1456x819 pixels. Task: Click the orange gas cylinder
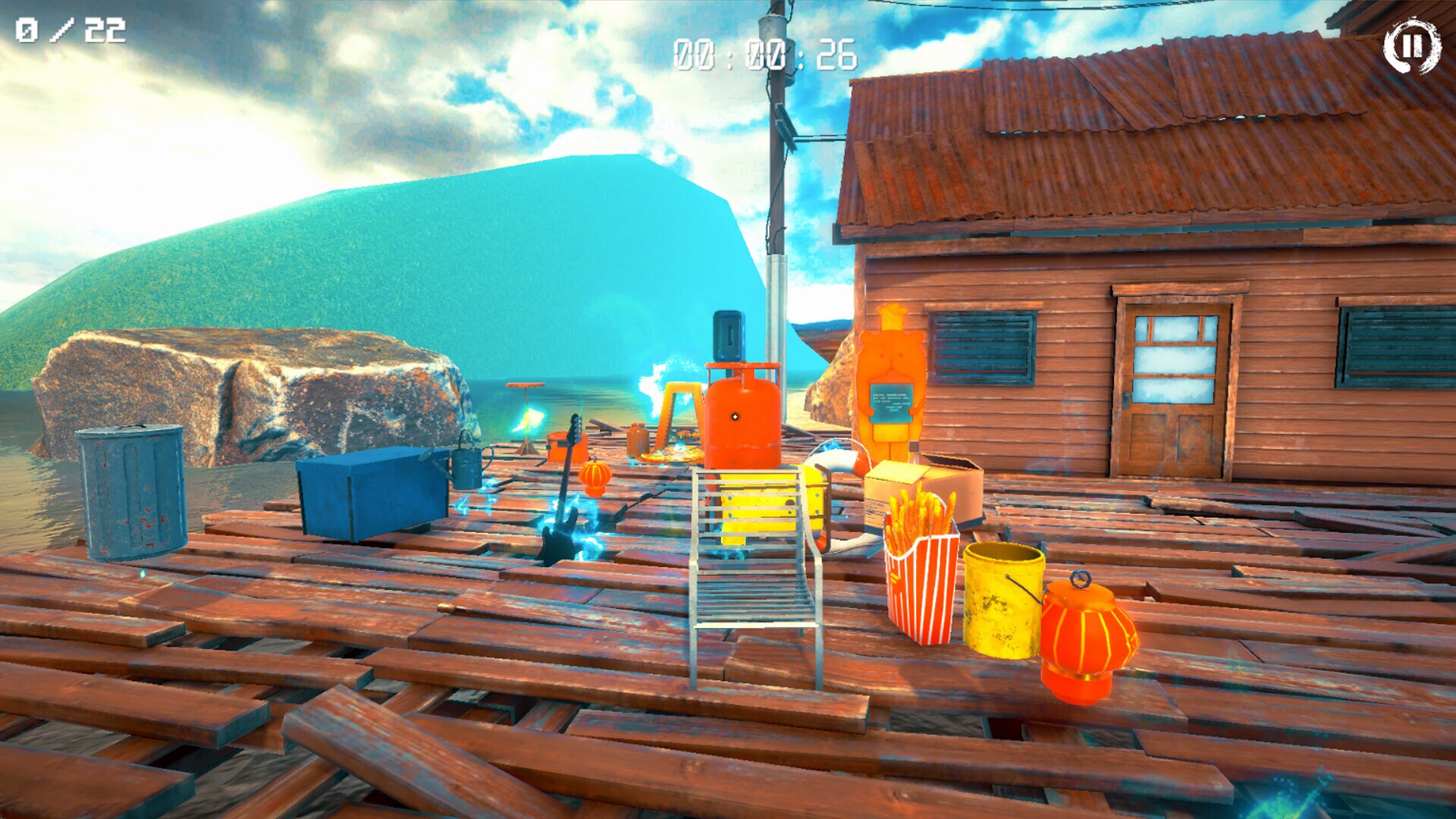(x=739, y=417)
